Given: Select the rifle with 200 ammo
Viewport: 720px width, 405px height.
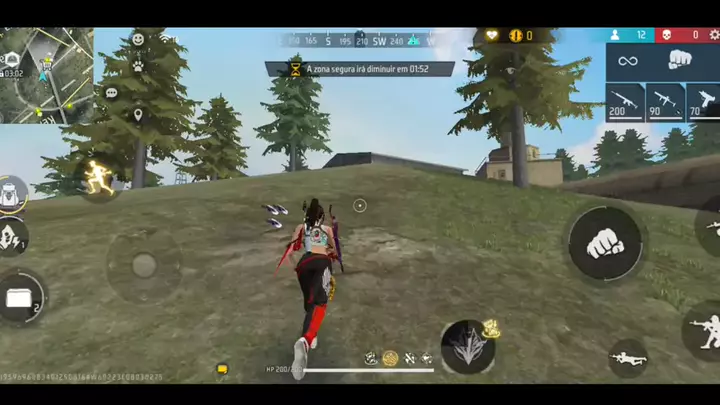Looking at the screenshot, I should coord(624,102).
